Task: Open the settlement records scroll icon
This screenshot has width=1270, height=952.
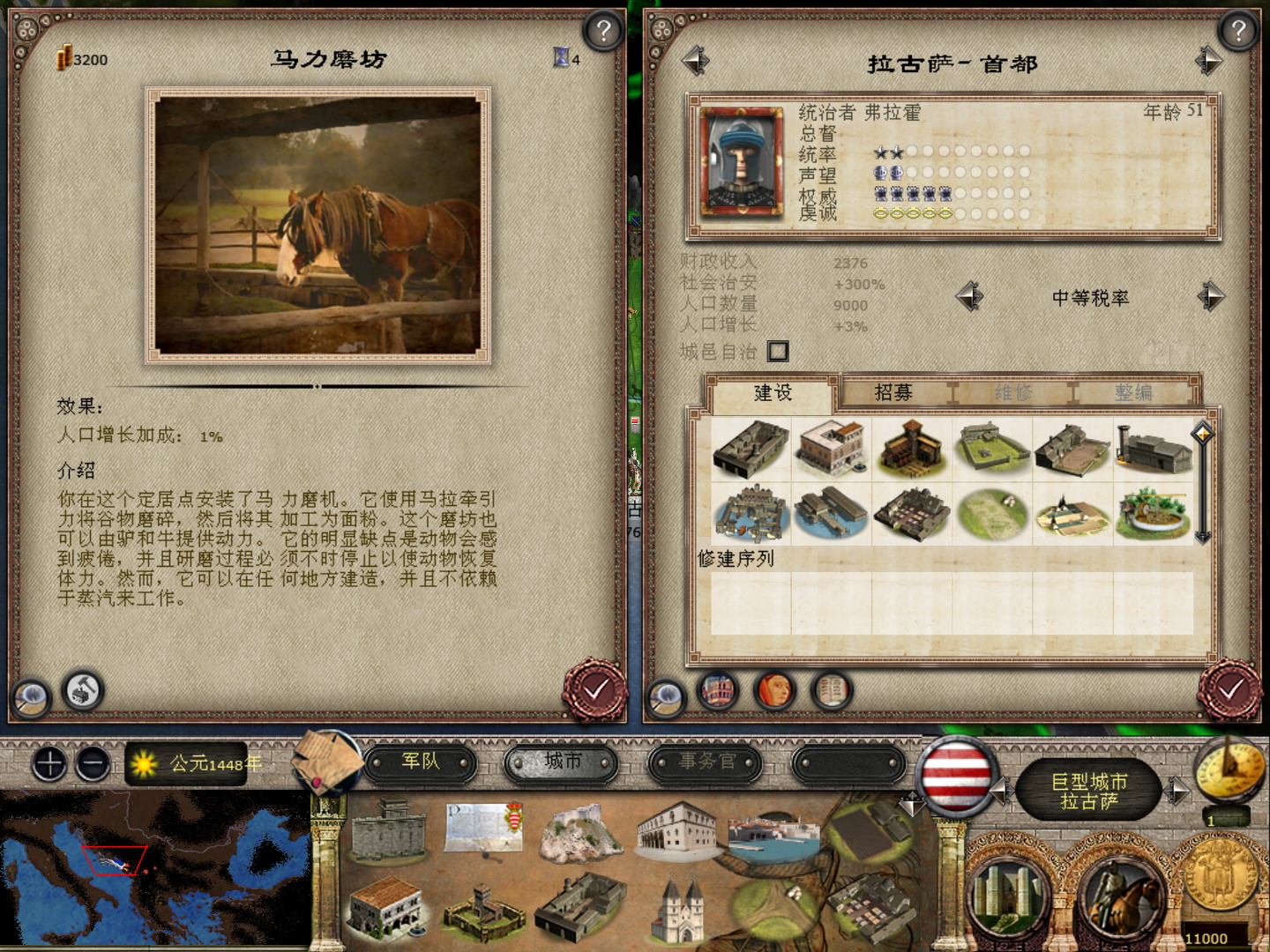Action: click(830, 692)
